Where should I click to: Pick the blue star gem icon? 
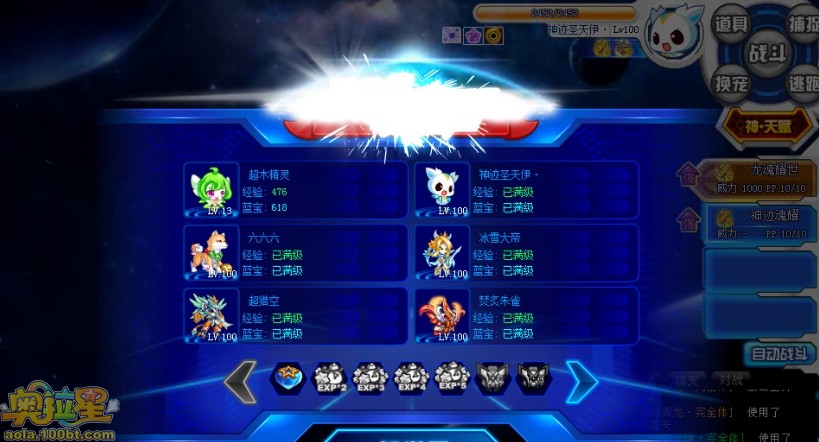point(289,378)
